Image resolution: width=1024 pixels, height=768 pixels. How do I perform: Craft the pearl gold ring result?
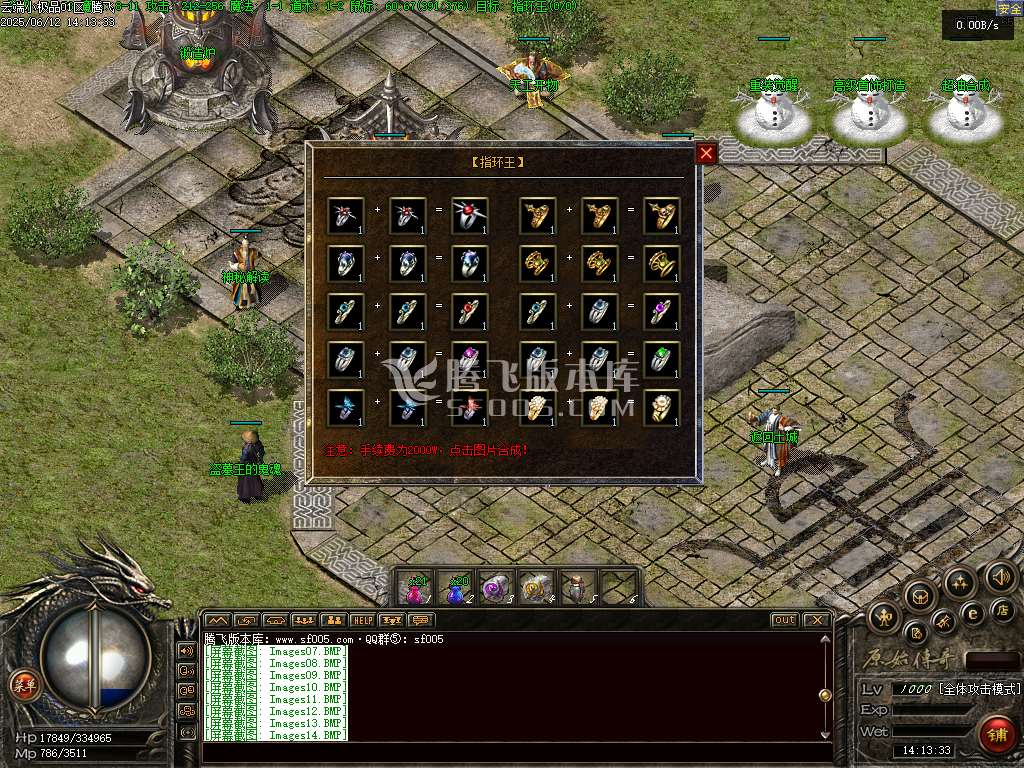(x=661, y=407)
